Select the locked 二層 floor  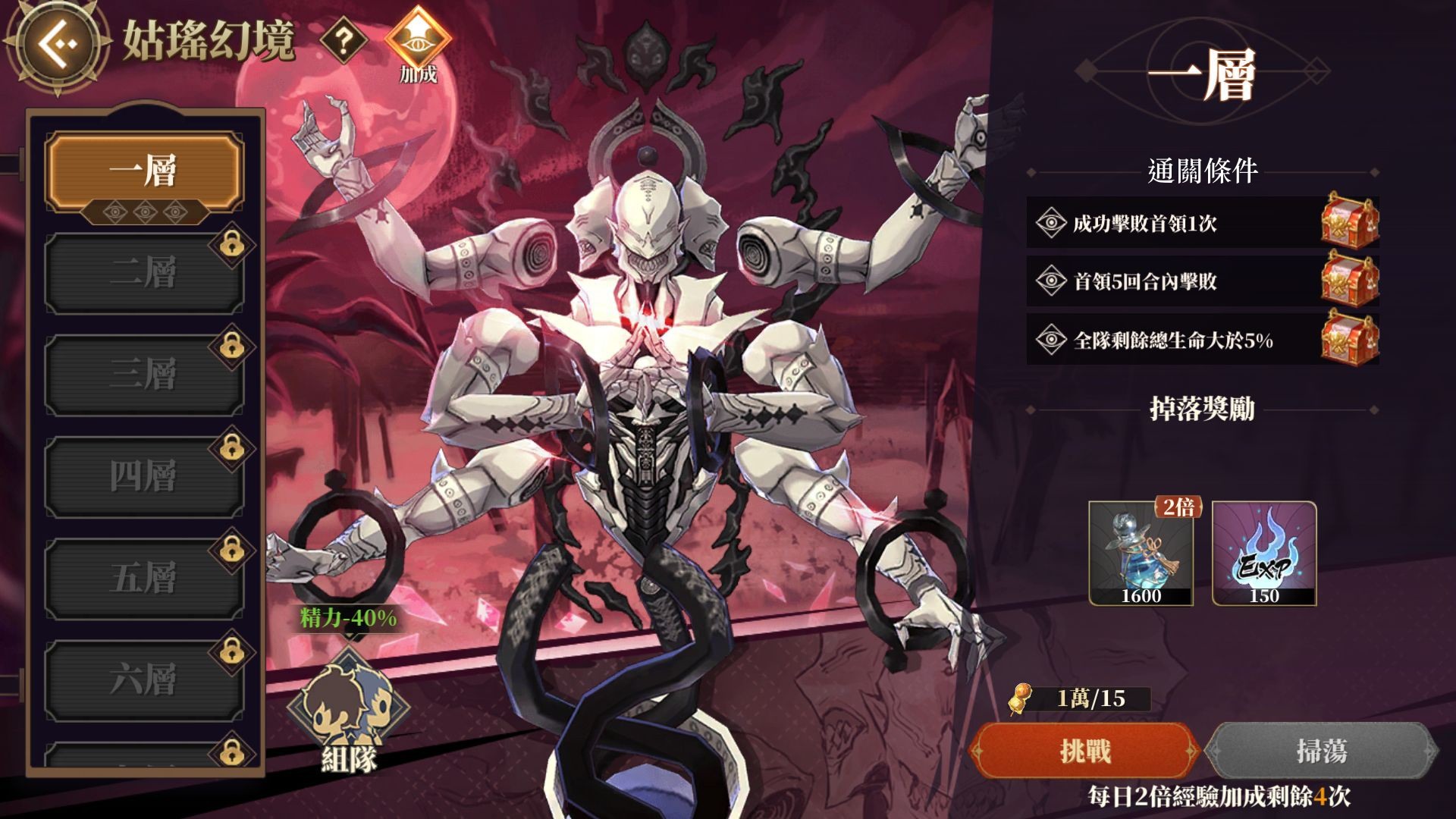[x=144, y=273]
